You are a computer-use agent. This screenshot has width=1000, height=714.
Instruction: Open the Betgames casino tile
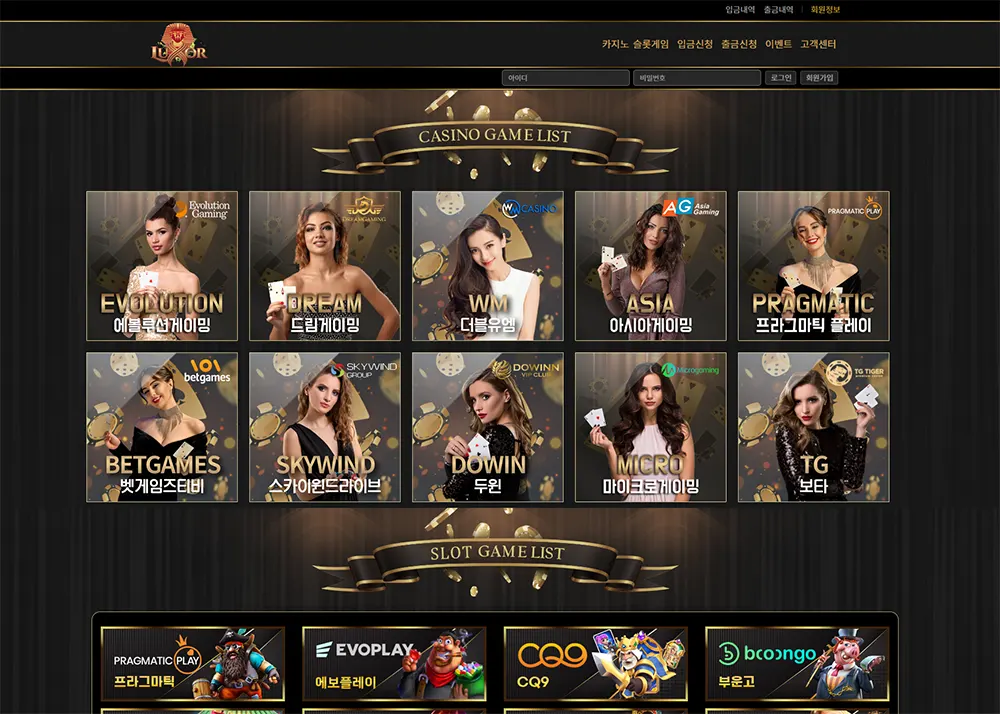point(162,427)
